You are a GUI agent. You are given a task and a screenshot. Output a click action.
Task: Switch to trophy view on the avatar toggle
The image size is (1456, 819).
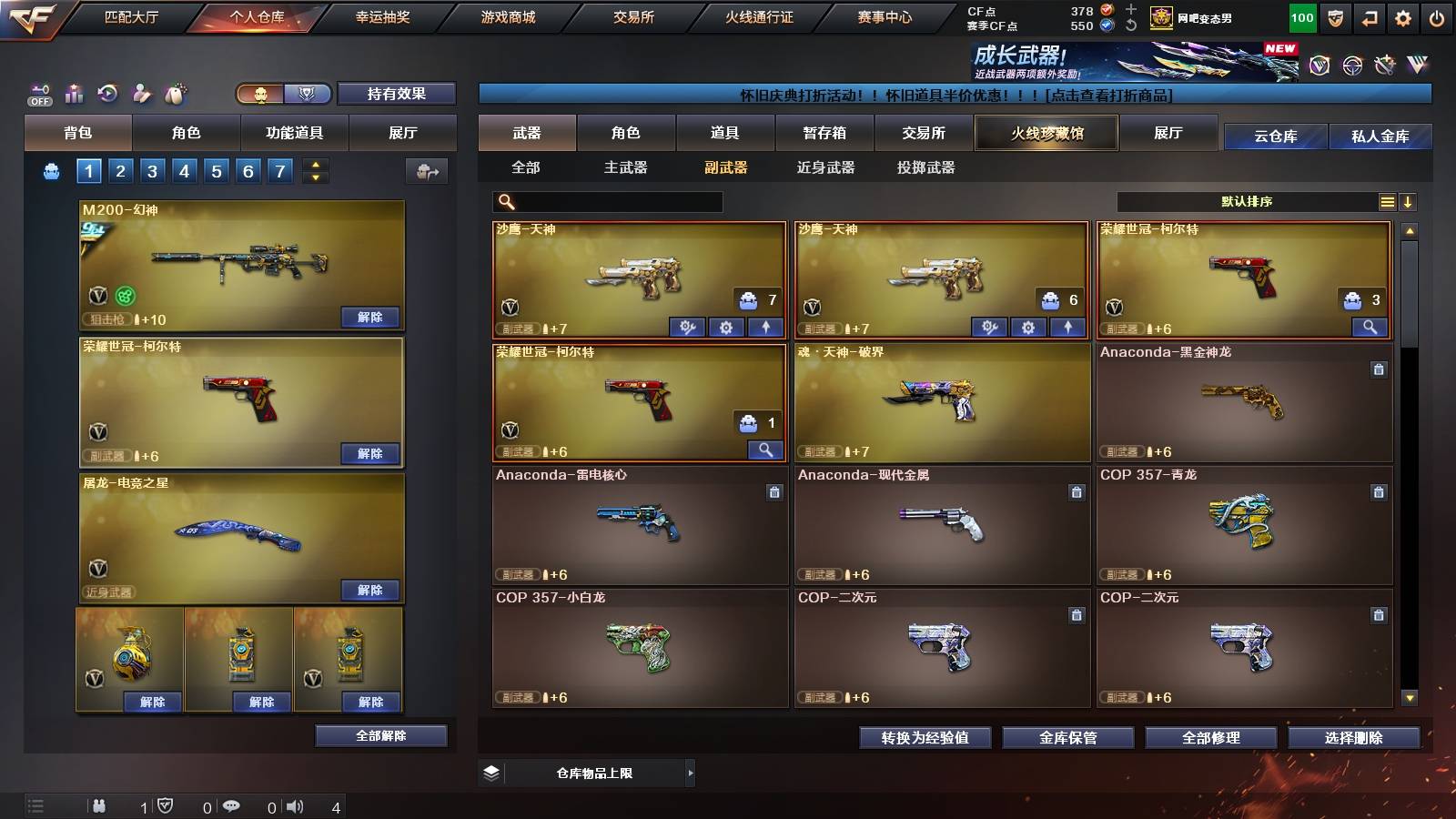(309, 94)
